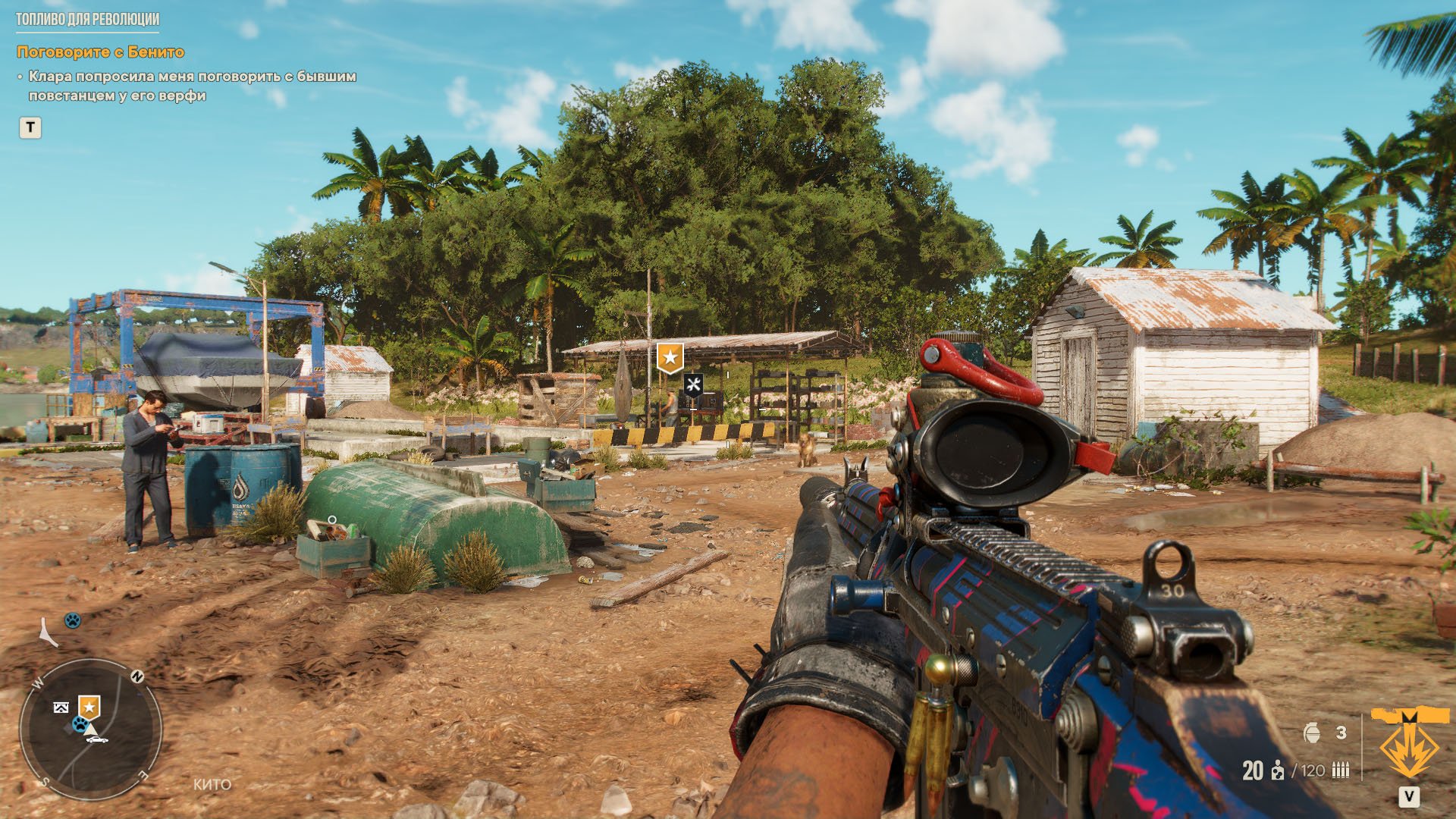Select the orange star marker on the minimap
This screenshot has height=819, width=1456.
click(x=89, y=708)
